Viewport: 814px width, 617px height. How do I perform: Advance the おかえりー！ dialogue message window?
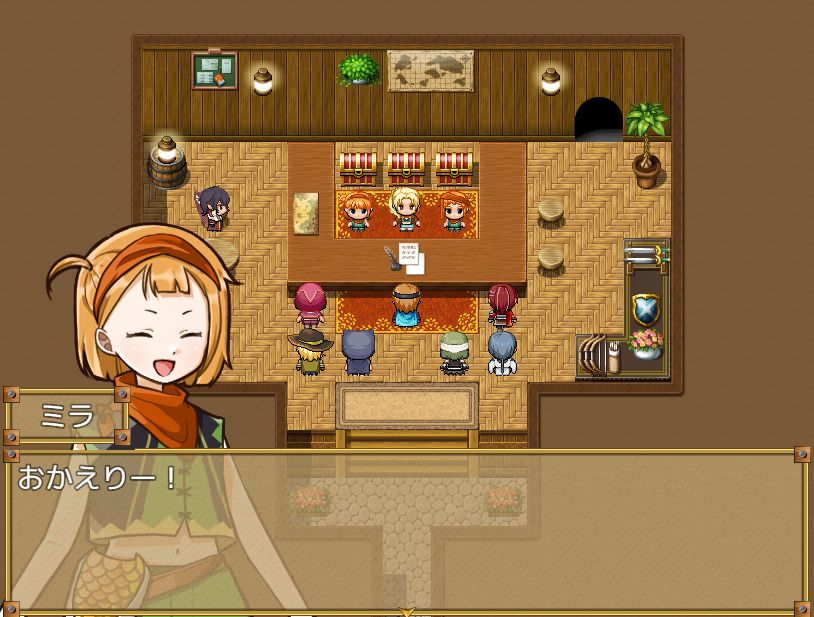click(x=406, y=530)
